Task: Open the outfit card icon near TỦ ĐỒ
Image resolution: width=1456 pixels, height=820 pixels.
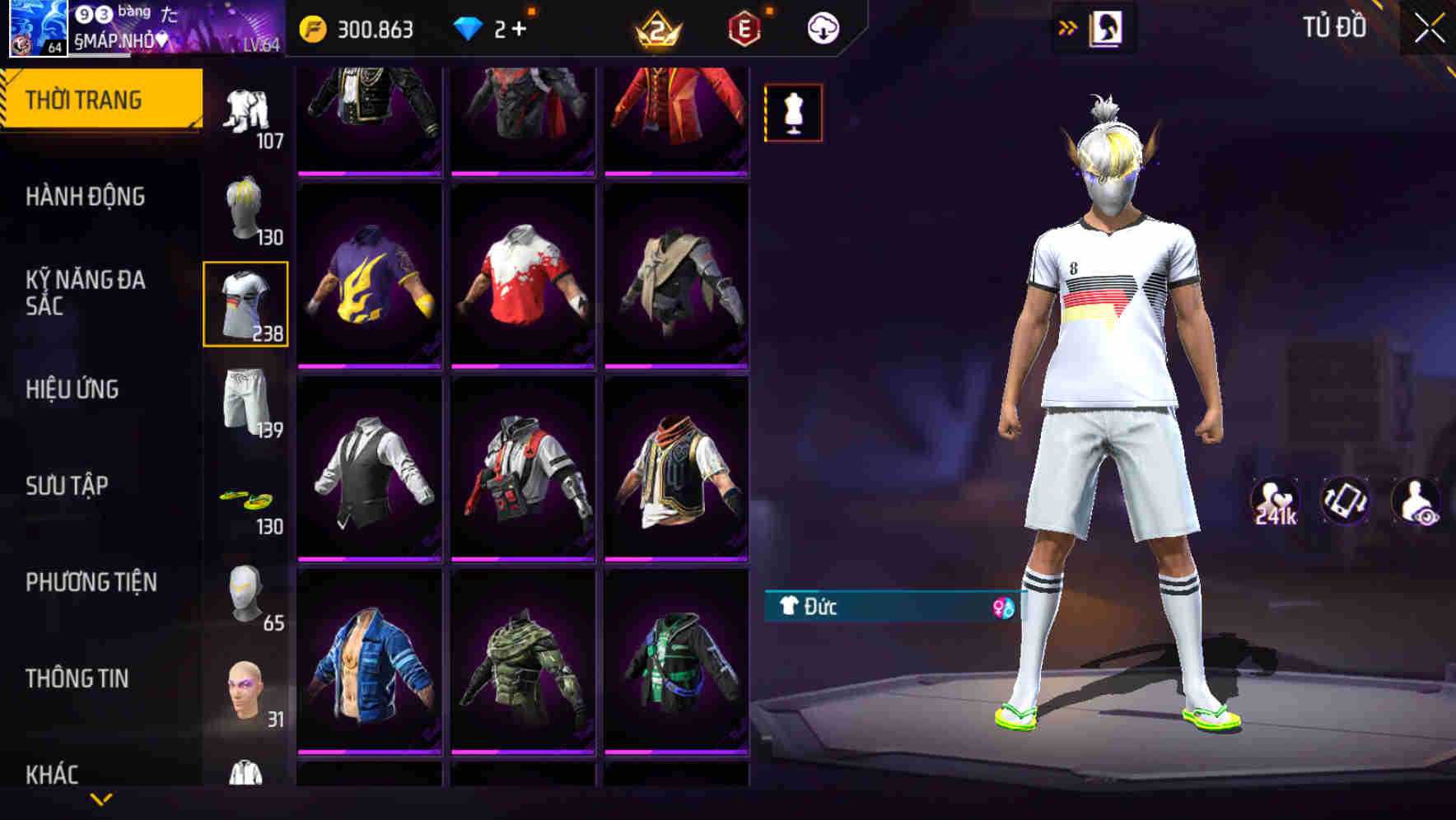Action: coord(1108,26)
